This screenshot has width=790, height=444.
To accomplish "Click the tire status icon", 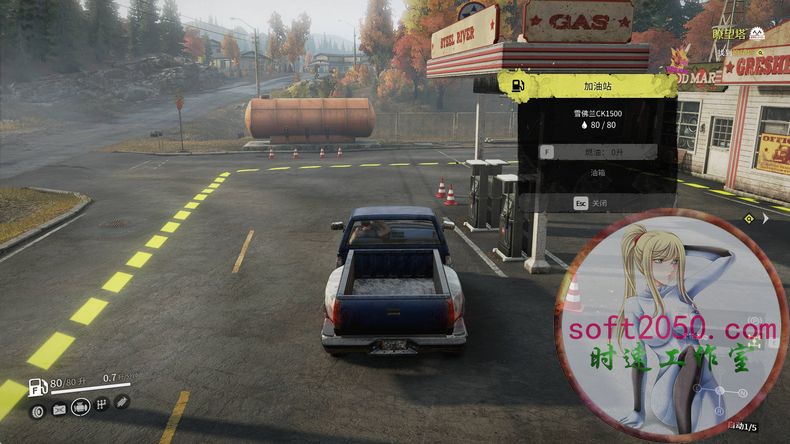I will (x=38, y=410).
